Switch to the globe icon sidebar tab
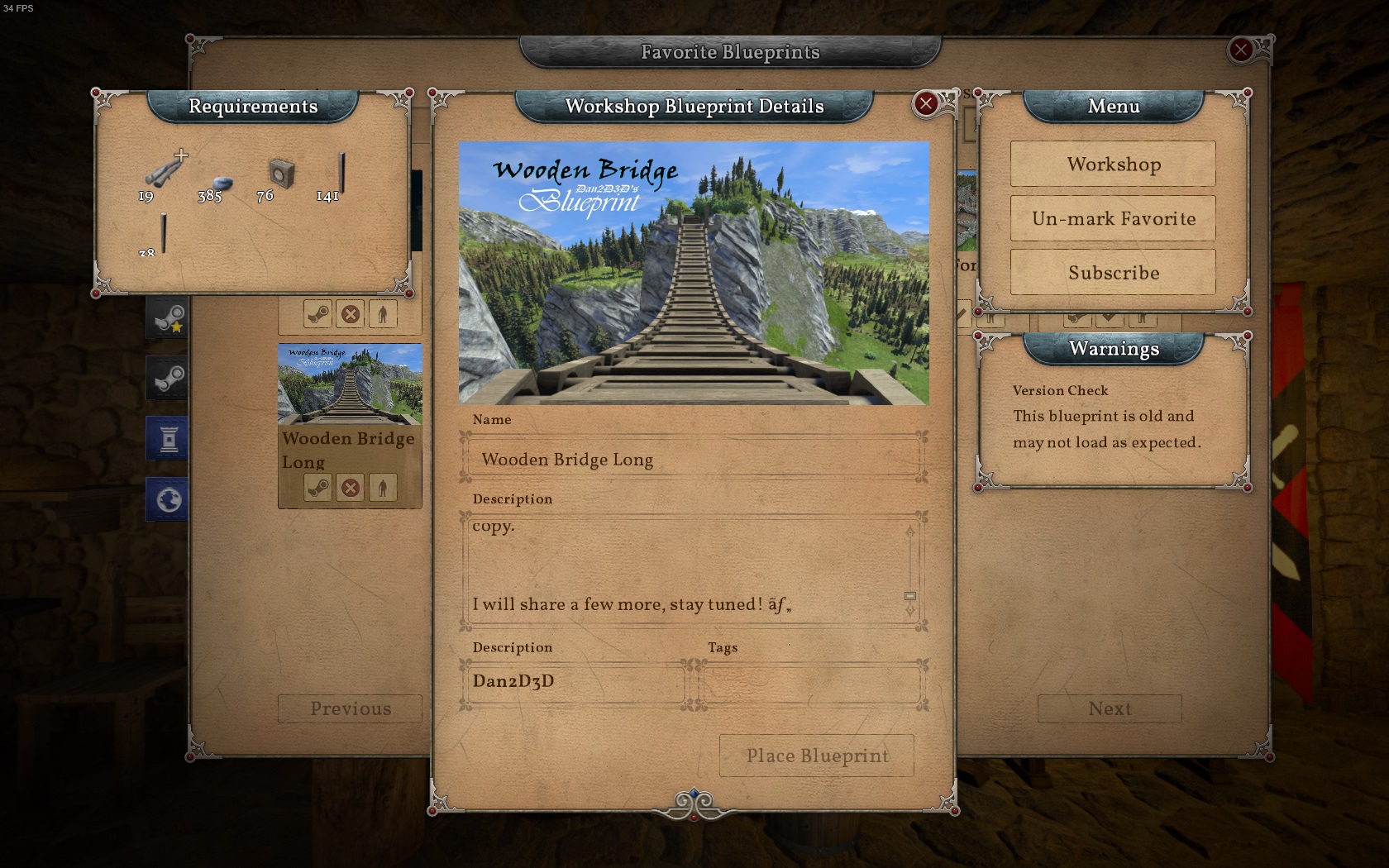The image size is (1389, 868). tap(168, 499)
